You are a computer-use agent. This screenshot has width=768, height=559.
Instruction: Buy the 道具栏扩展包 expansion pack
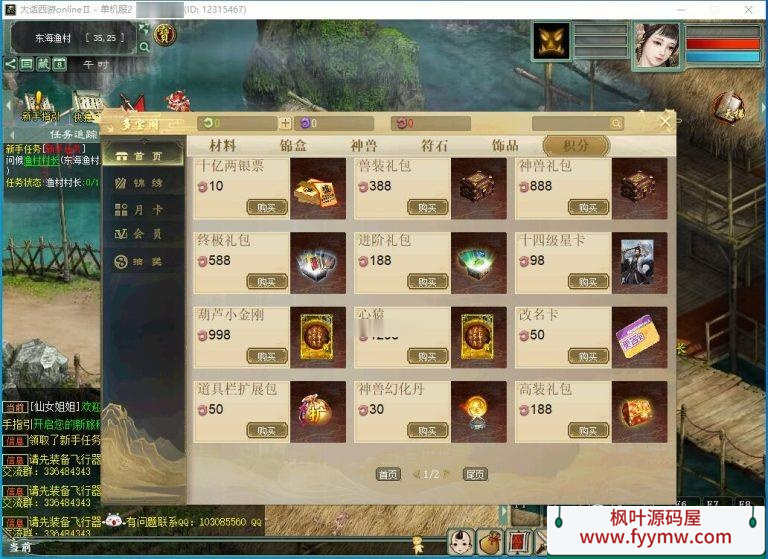267,430
